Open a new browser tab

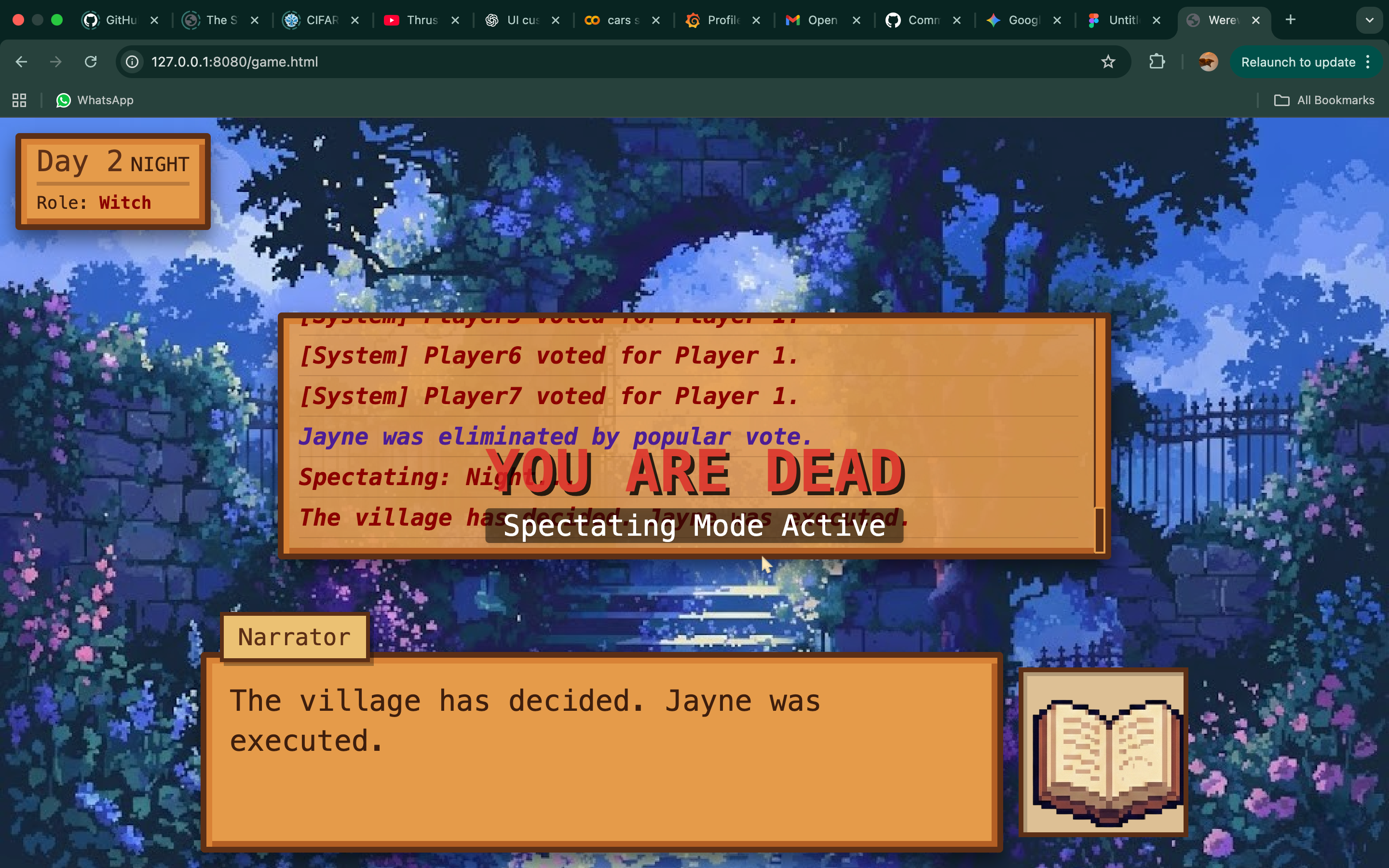(1290, 20)
